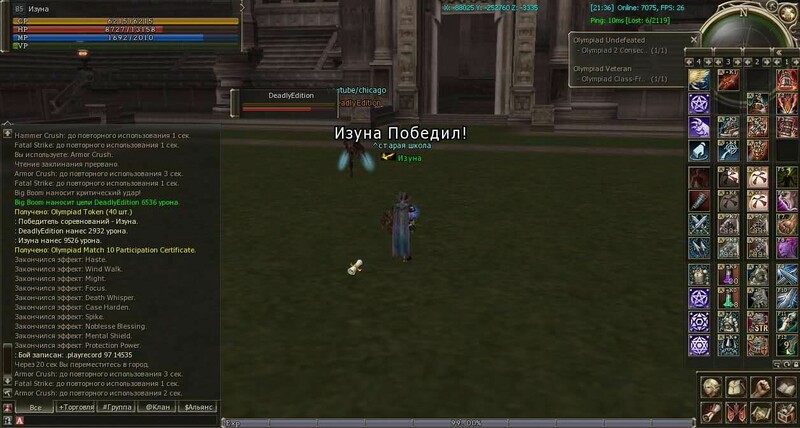Open the character status menu icon
This screenshot has height=428, width=800.
tap(710, 387)
